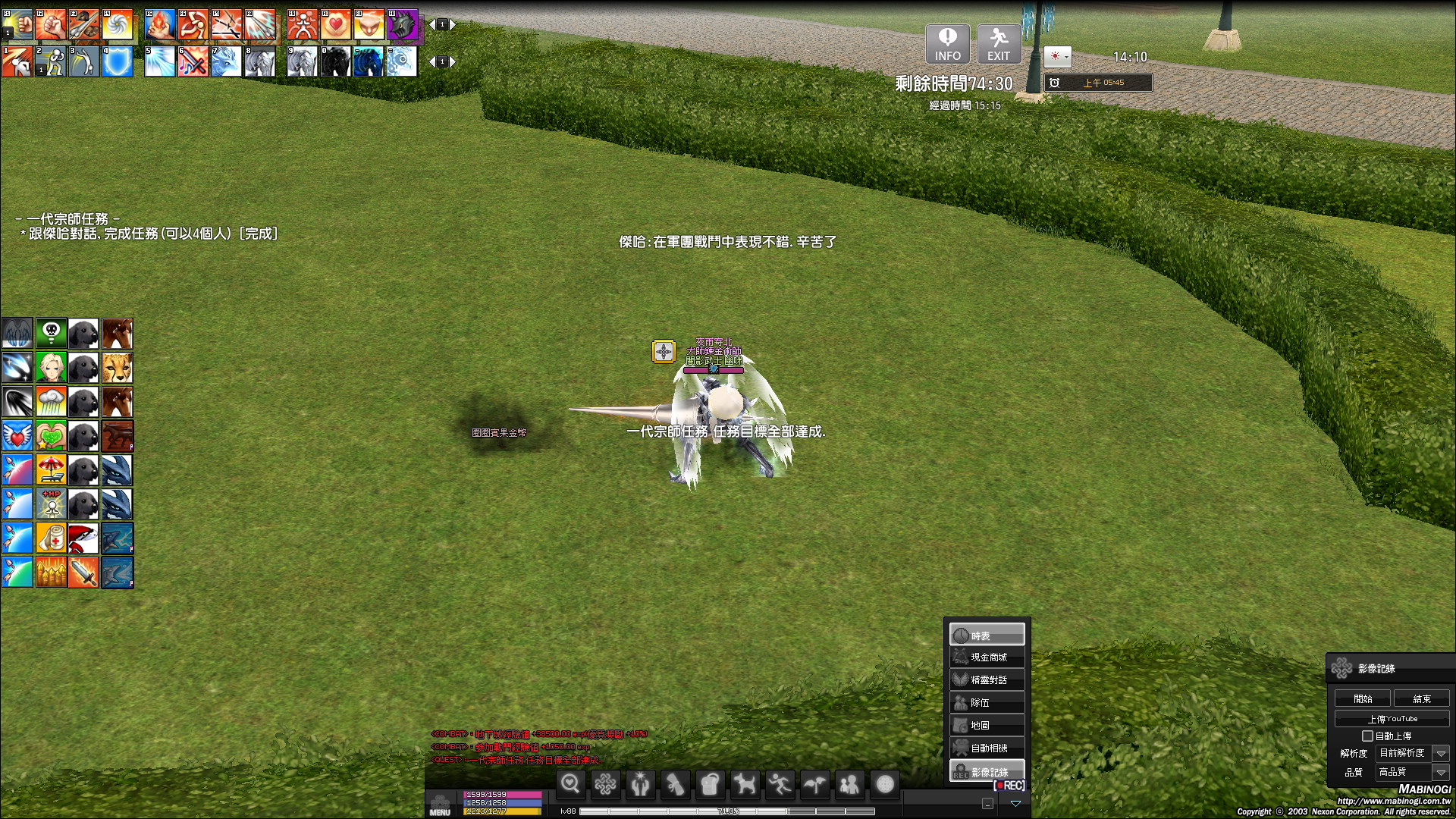The image size is (1456, 819).
Task: Open the 精靈對話 spirit chat entry
Action: coord(987,680)
